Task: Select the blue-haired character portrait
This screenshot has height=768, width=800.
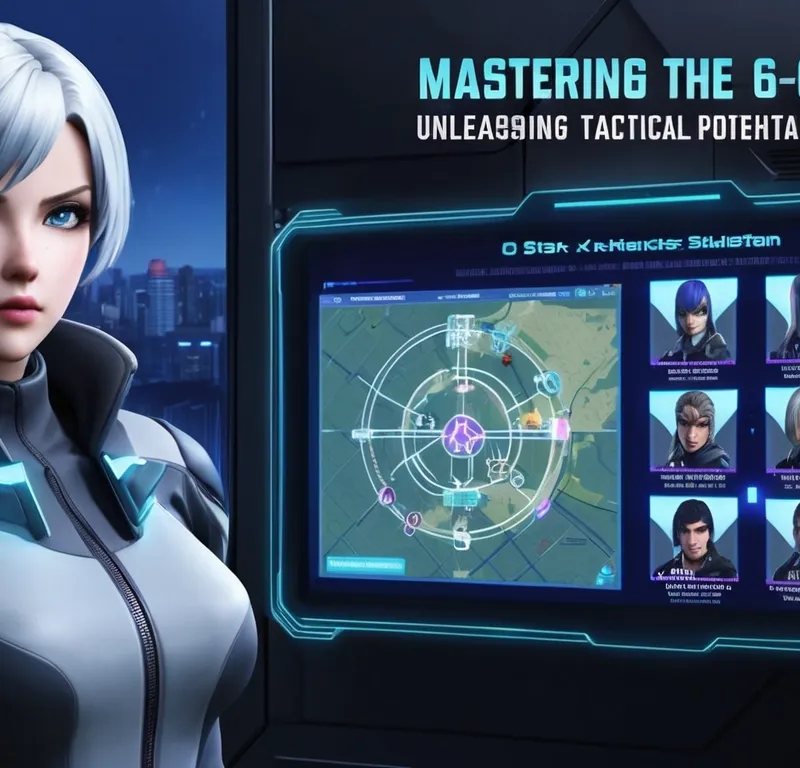Action: pyautogui.click(x=693, y=319)
